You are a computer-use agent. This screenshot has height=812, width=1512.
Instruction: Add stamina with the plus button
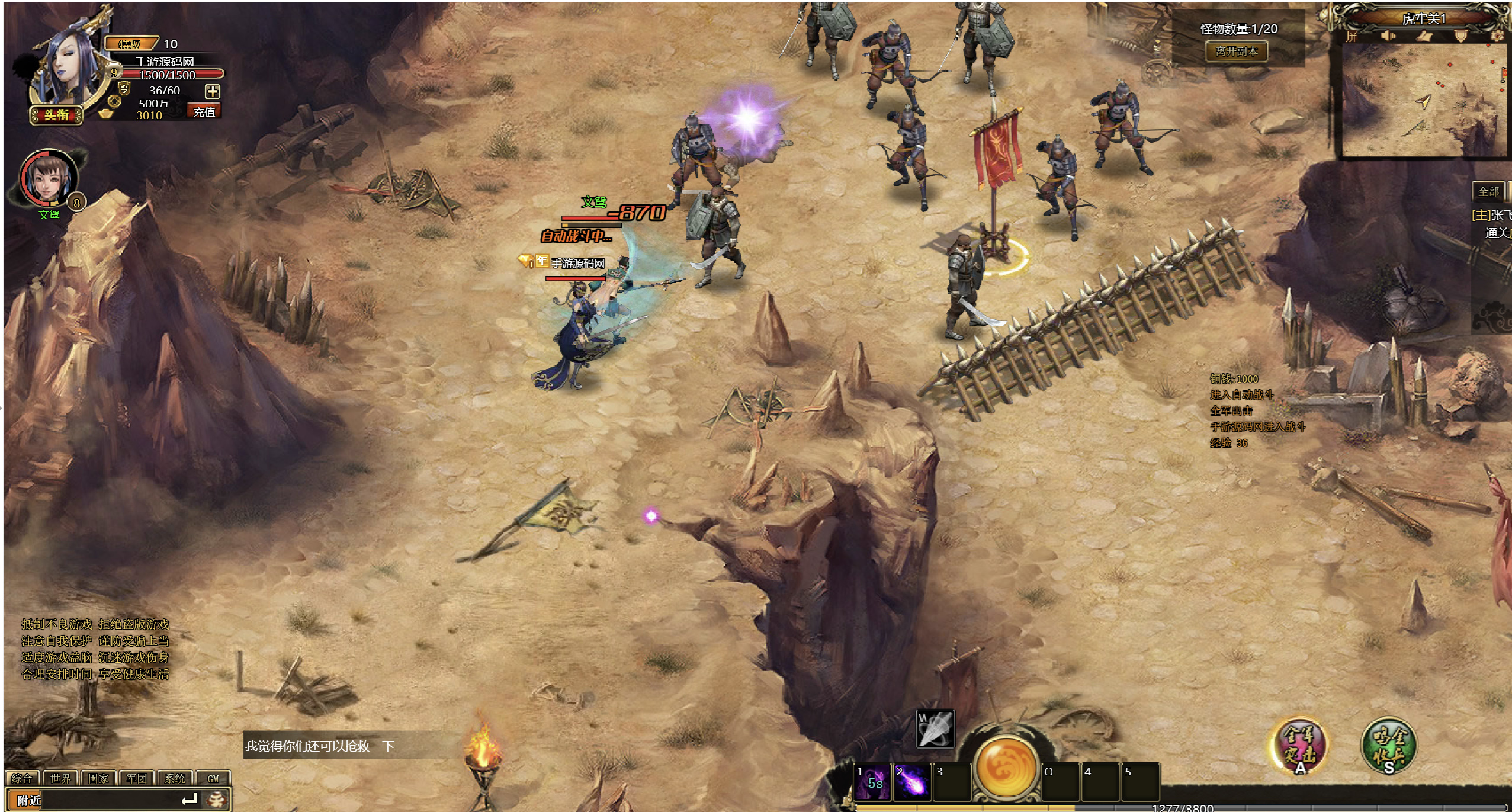click(212, 91)
